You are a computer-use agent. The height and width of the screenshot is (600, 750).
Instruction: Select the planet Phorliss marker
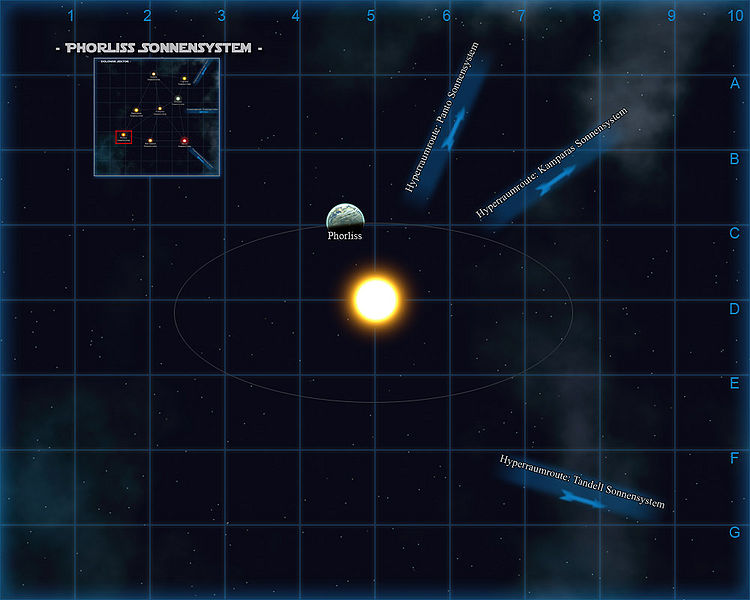[345, 216]
